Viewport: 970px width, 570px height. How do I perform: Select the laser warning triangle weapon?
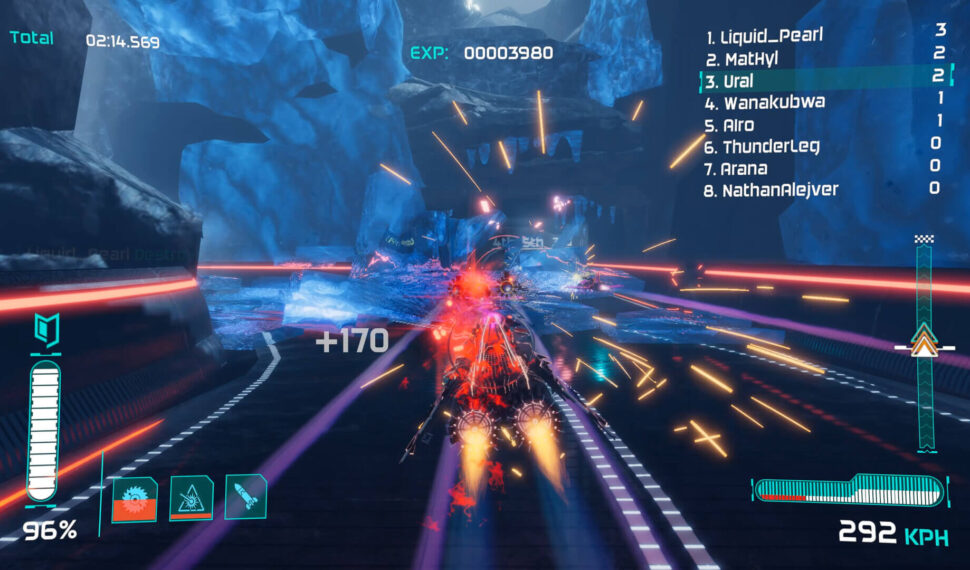(190, 498)
